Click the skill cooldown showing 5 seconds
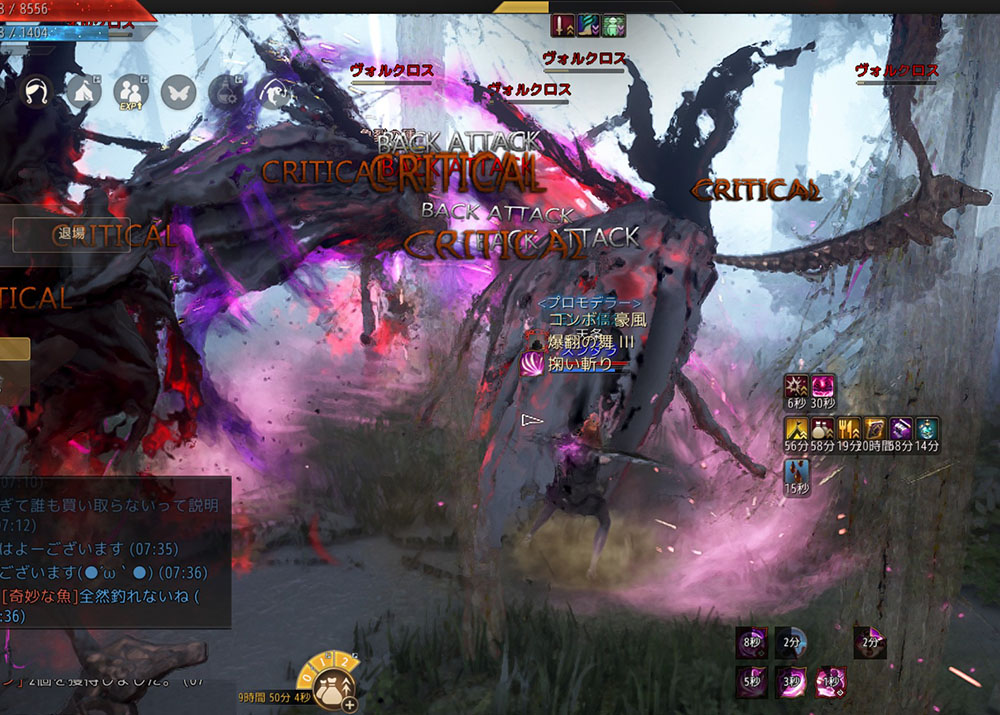Image resolution: width=1000 pixels, height=715 pixels. [752, 681]
